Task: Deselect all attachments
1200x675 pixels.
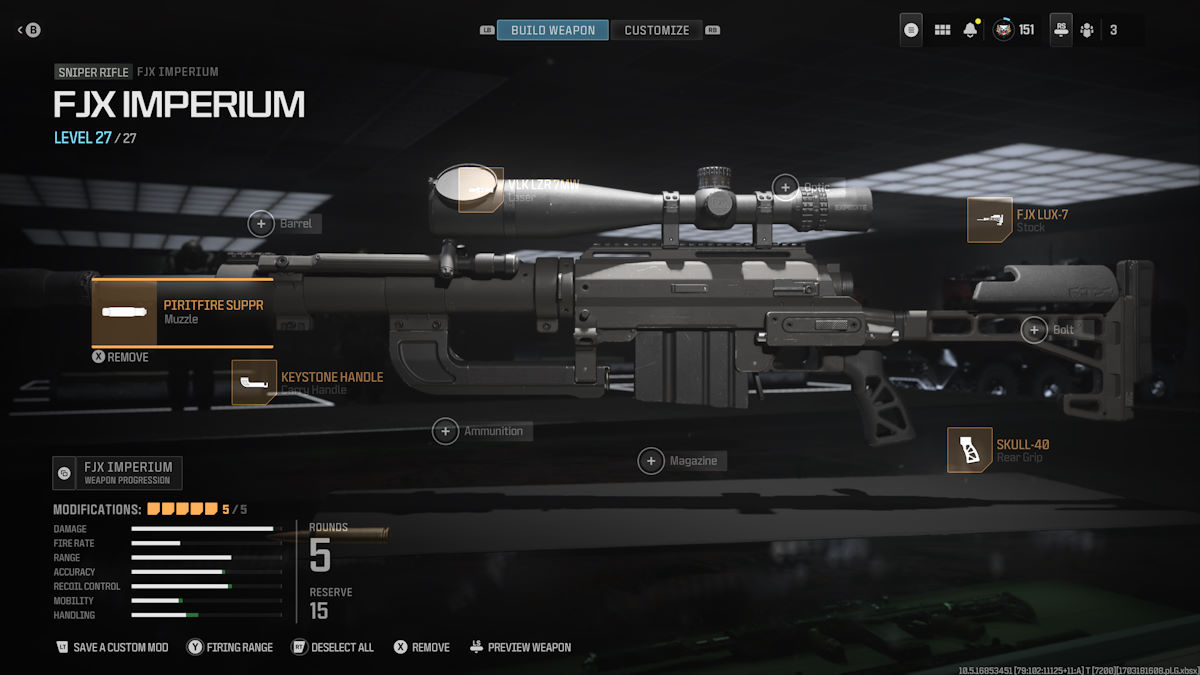Action: click(x=332, y=647)
